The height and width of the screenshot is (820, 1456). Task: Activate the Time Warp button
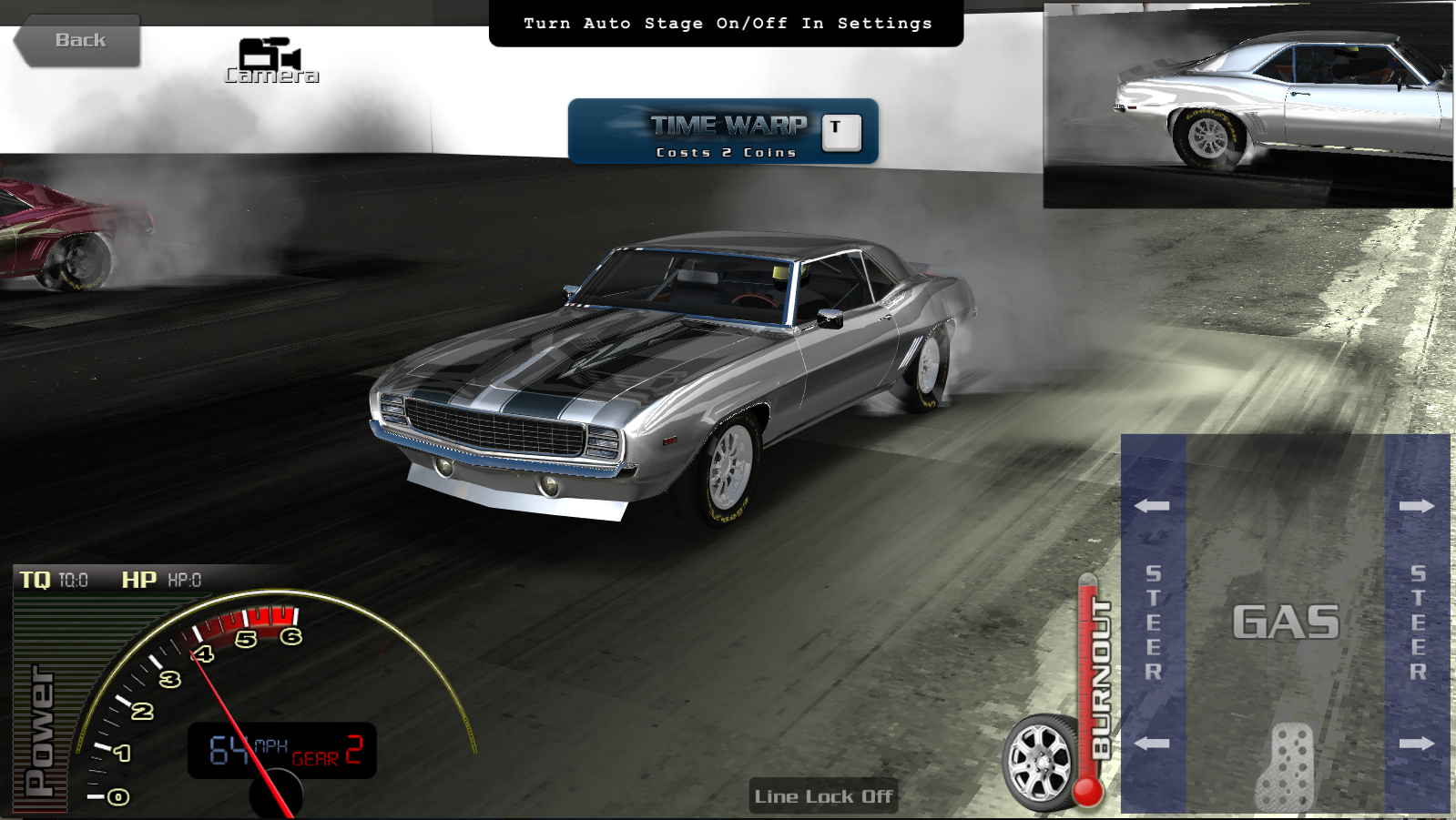(723, 132)
